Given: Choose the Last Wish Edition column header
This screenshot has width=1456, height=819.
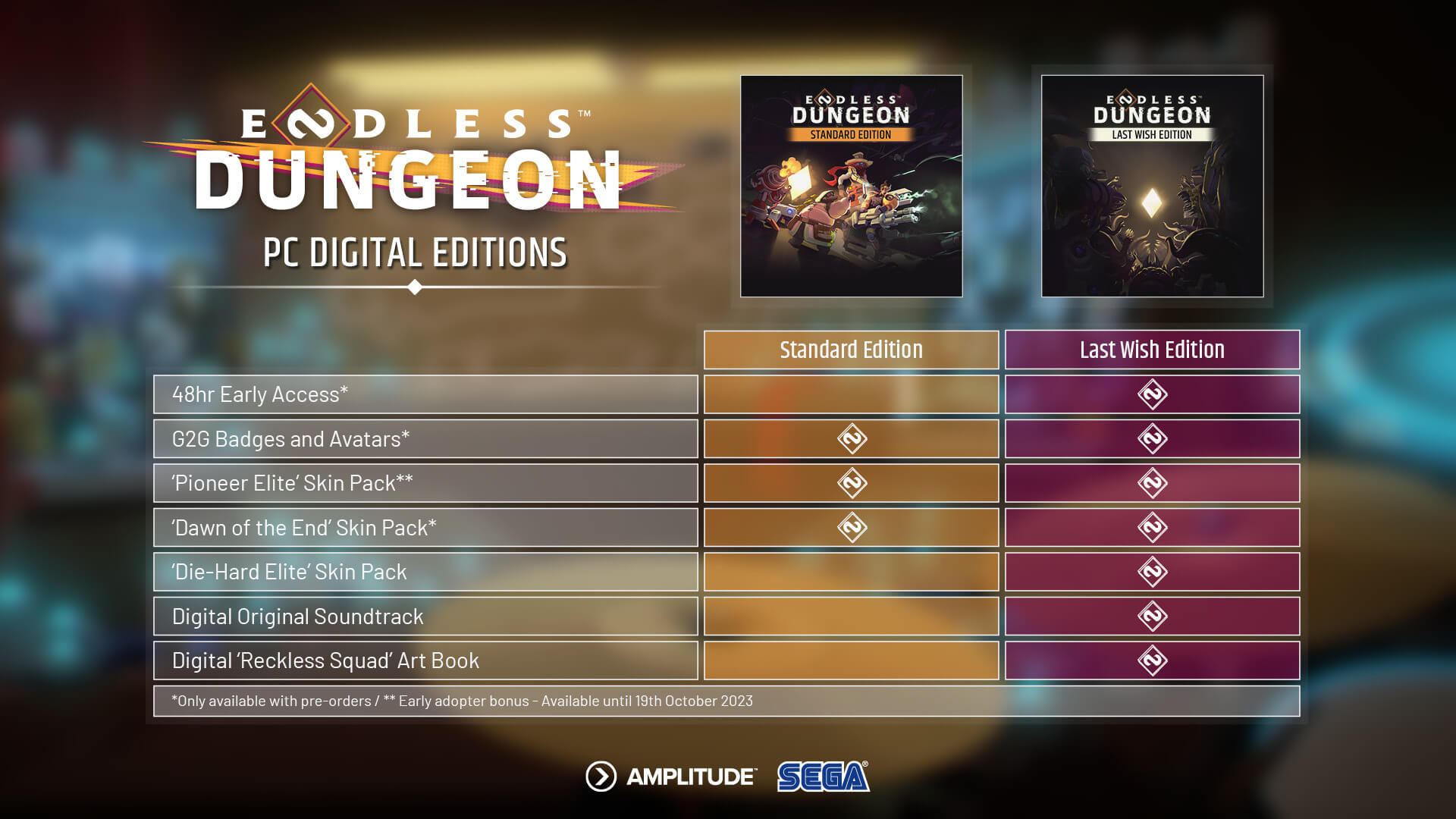Looking at the screenshot, I should 1152,350.
